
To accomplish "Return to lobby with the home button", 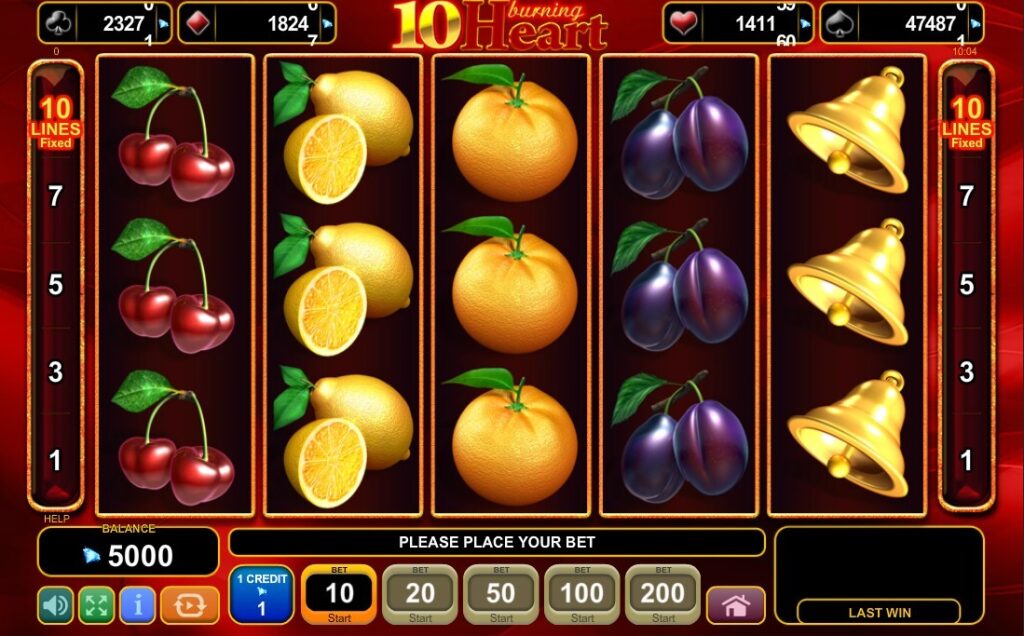I will (736, 606).
